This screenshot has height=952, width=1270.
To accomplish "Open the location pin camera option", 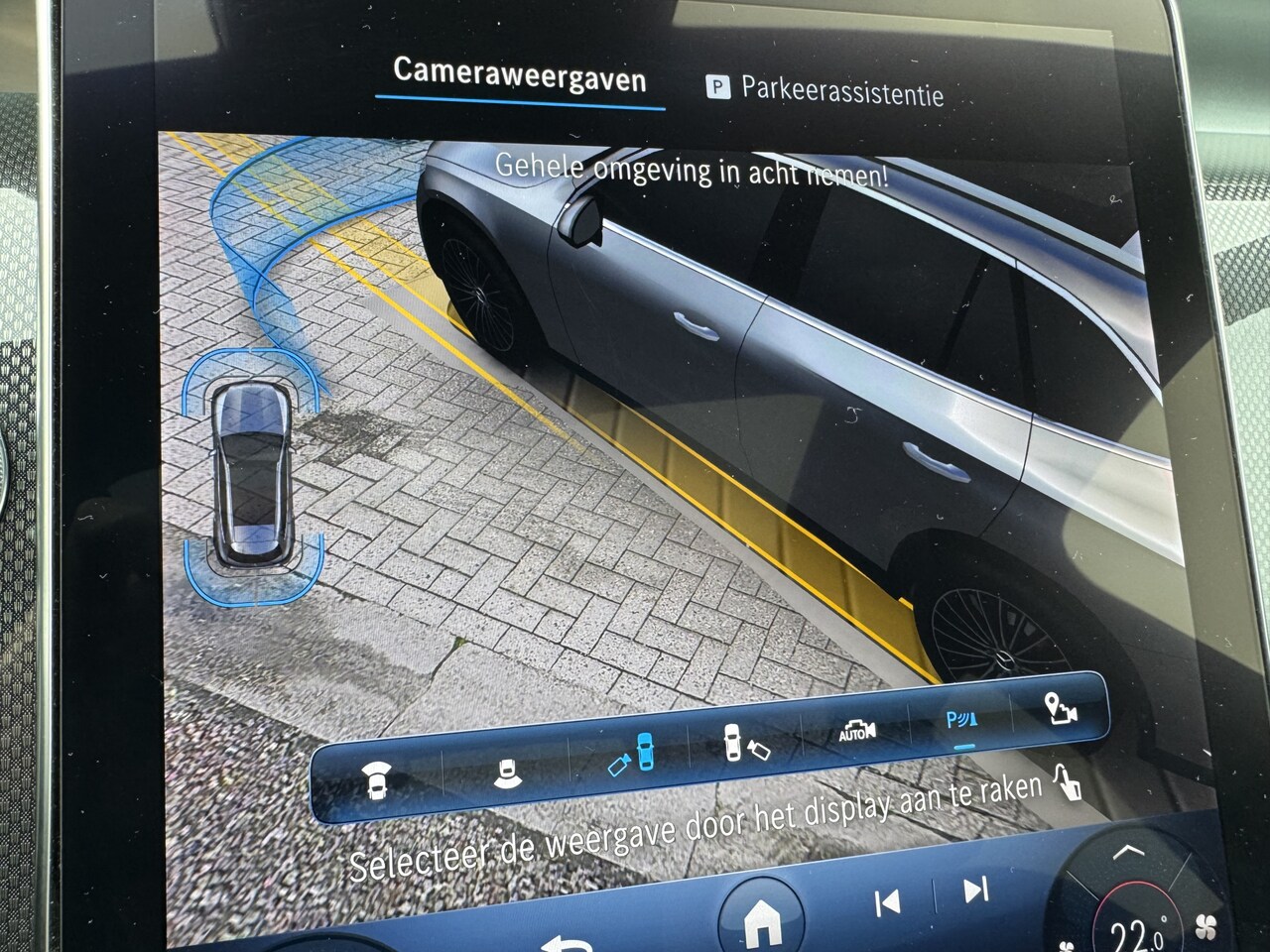I will coord(1060,710).
